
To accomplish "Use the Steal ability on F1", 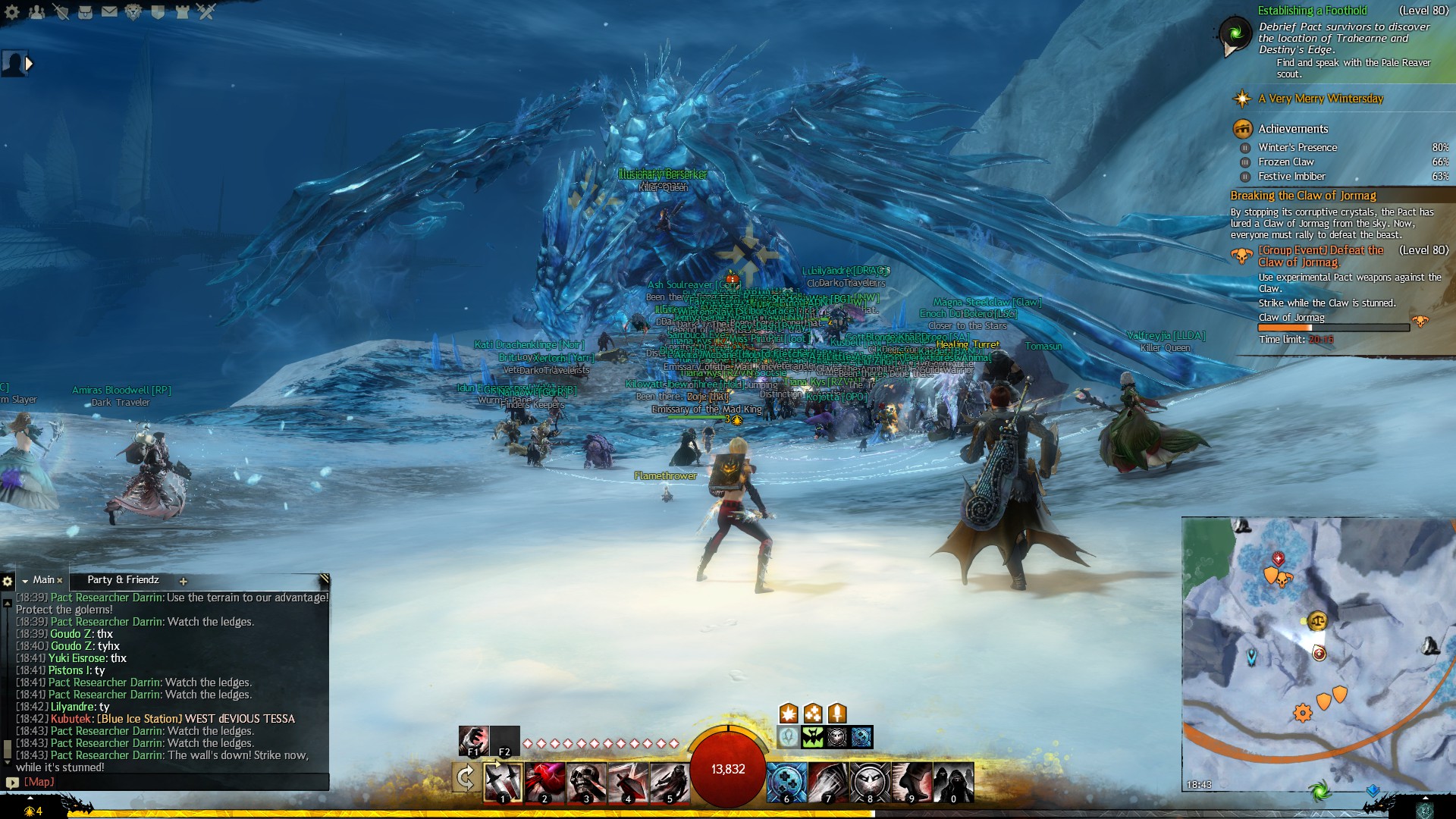I will pos(473,740).
